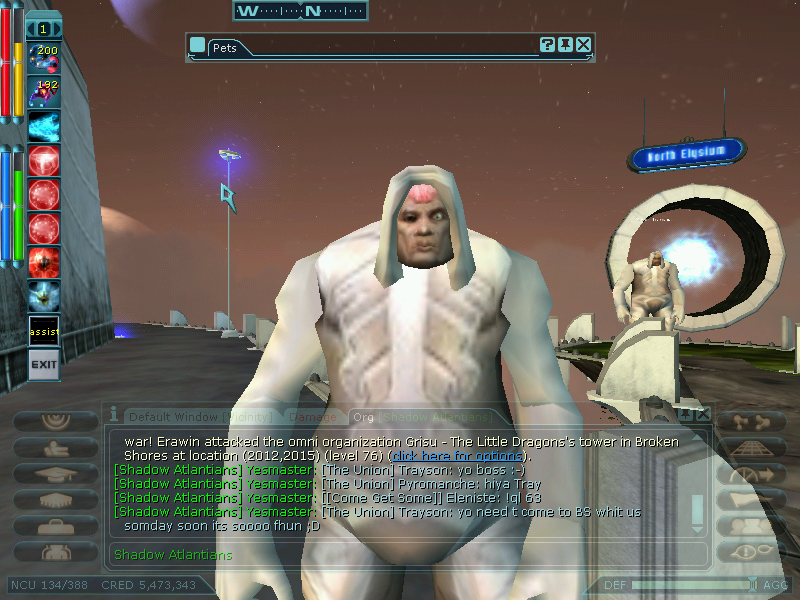The width and height of the screenshot is (800, 600).
Task: Close the Pets window
Action: [x=584, y=45]
